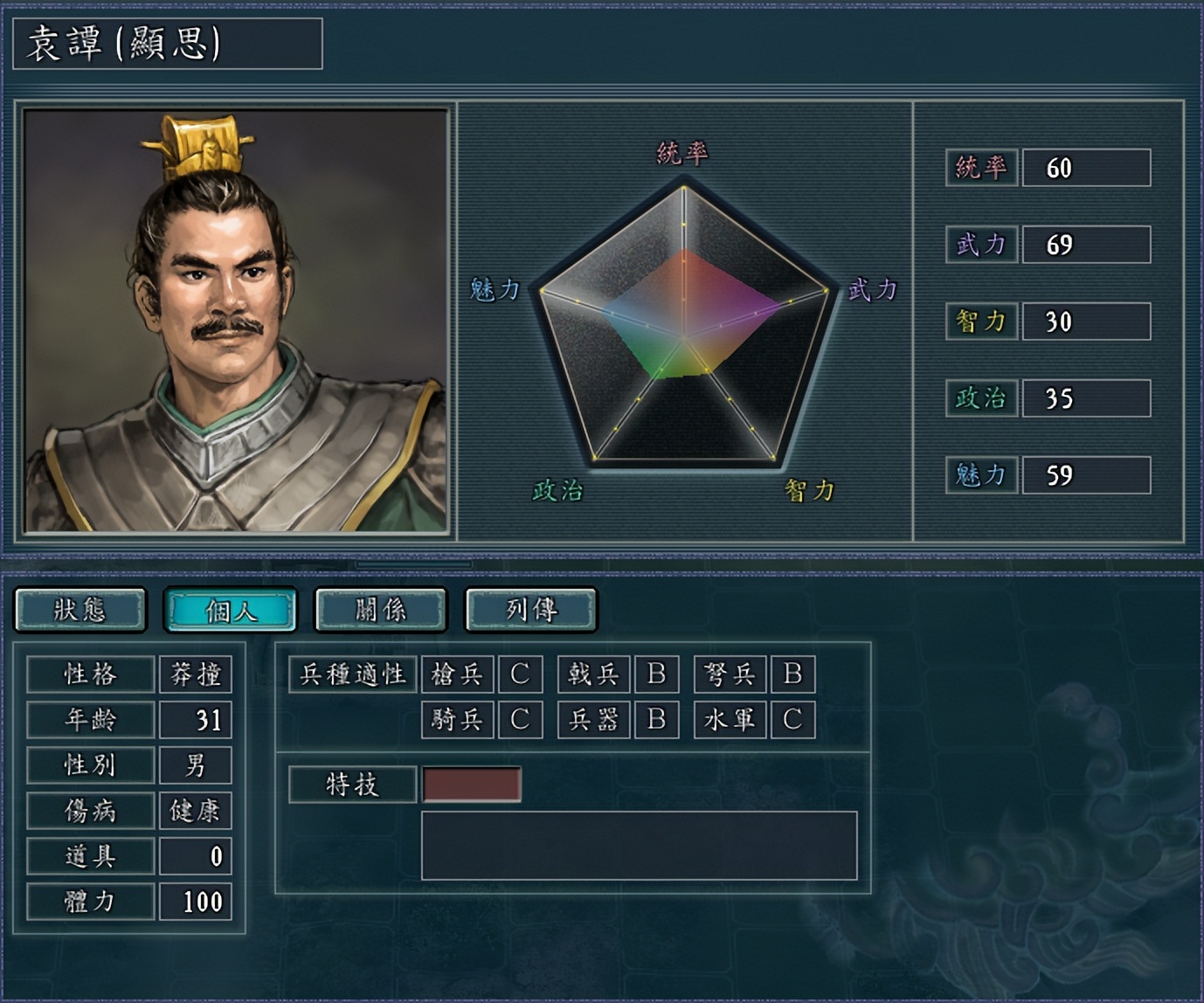
Task: Show the 列傳 biography tab
Action: [531, 609]
